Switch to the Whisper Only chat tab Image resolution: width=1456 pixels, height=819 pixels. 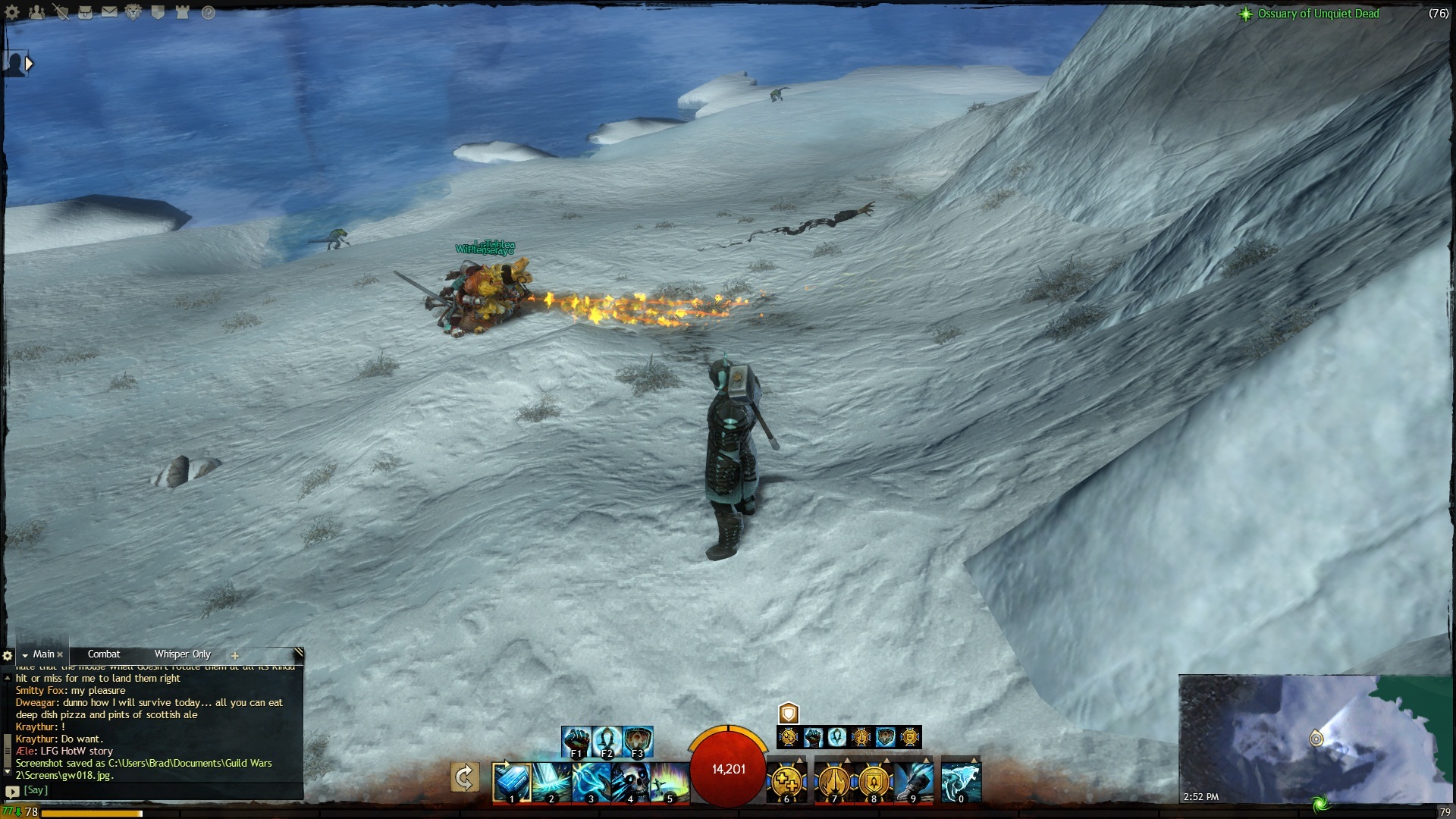[182, 654]
